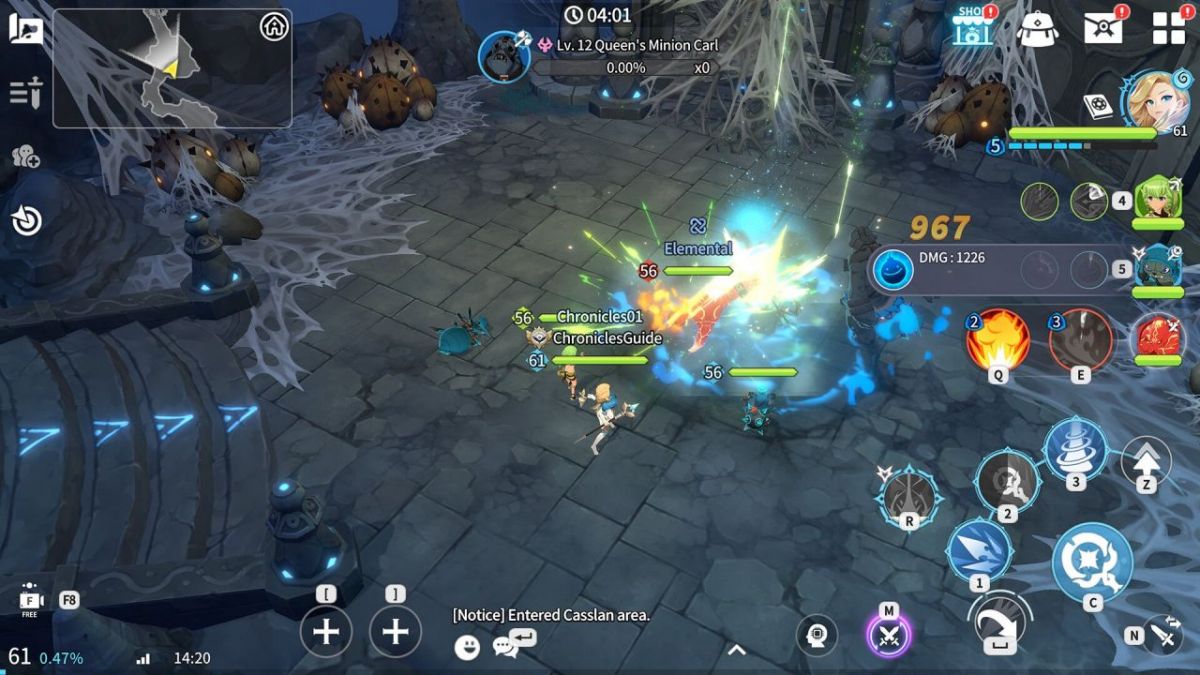Use the basic attack button C
The image size is (1200, 675).
click(x=1092, y=562)
